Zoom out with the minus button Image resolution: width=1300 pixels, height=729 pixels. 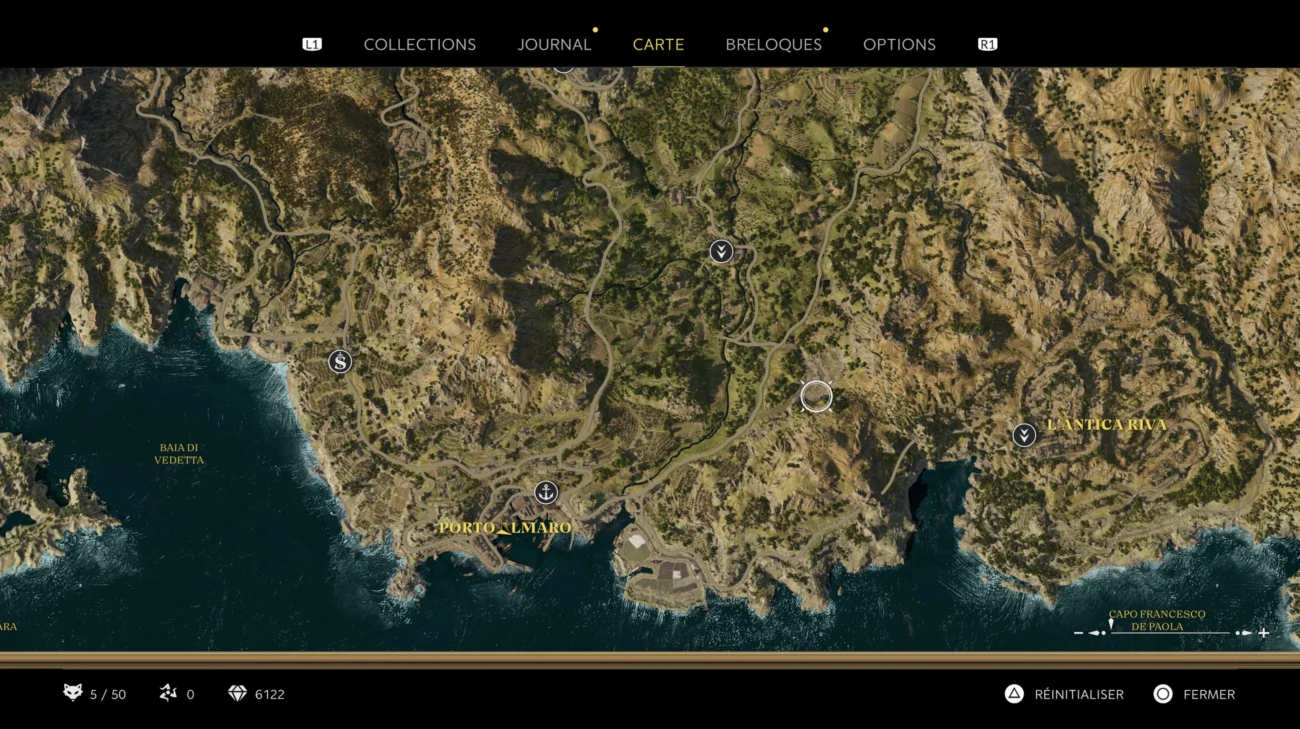pyautogui.click(x=1078, y=633)
